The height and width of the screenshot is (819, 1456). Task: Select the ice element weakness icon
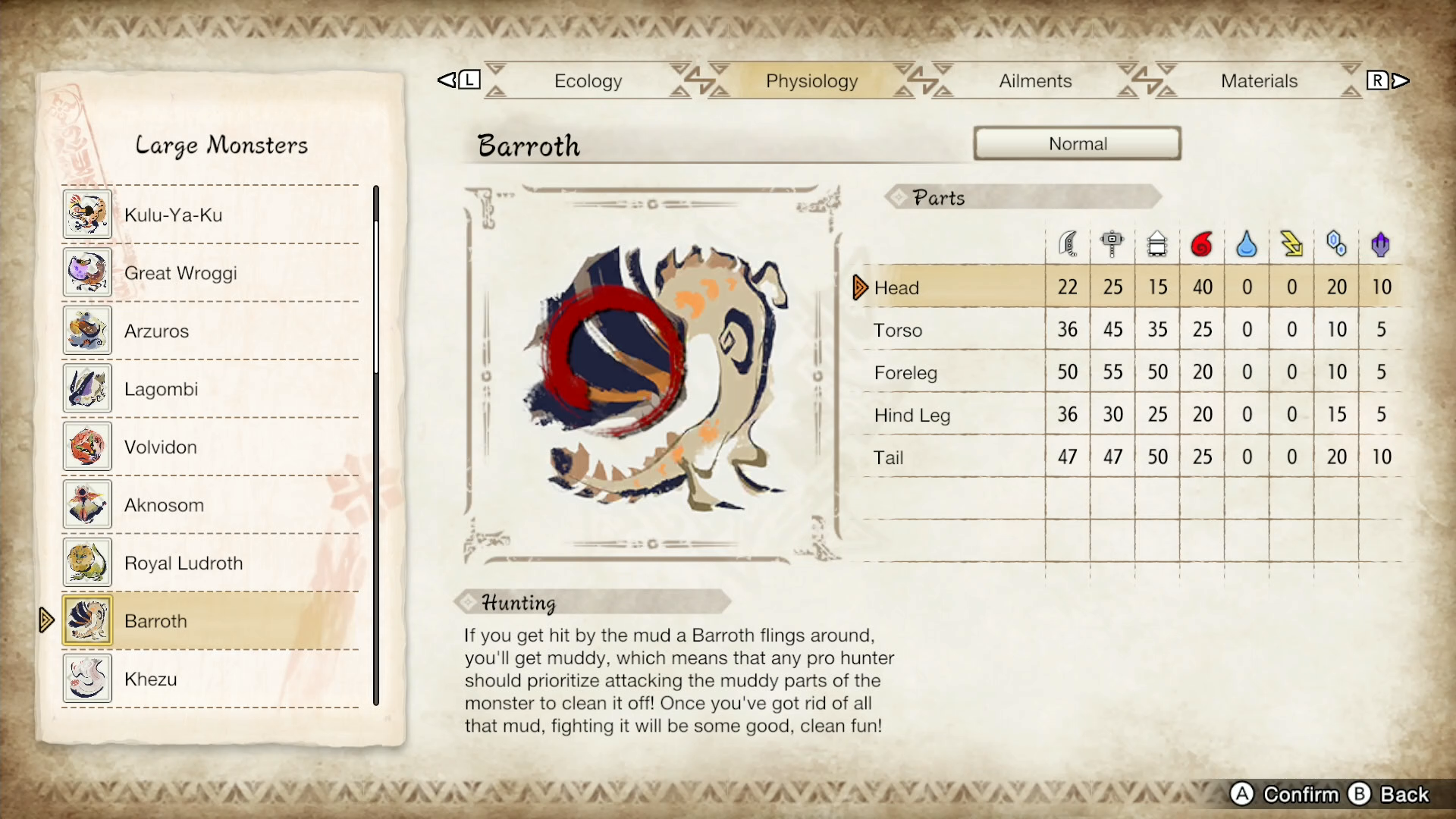[x=1336, y=243]
